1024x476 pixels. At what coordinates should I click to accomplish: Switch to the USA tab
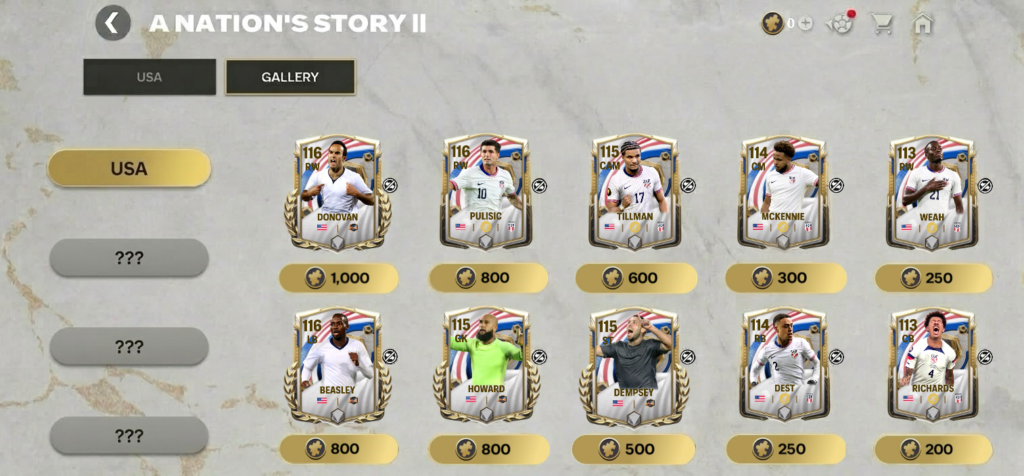click(149, 77)
